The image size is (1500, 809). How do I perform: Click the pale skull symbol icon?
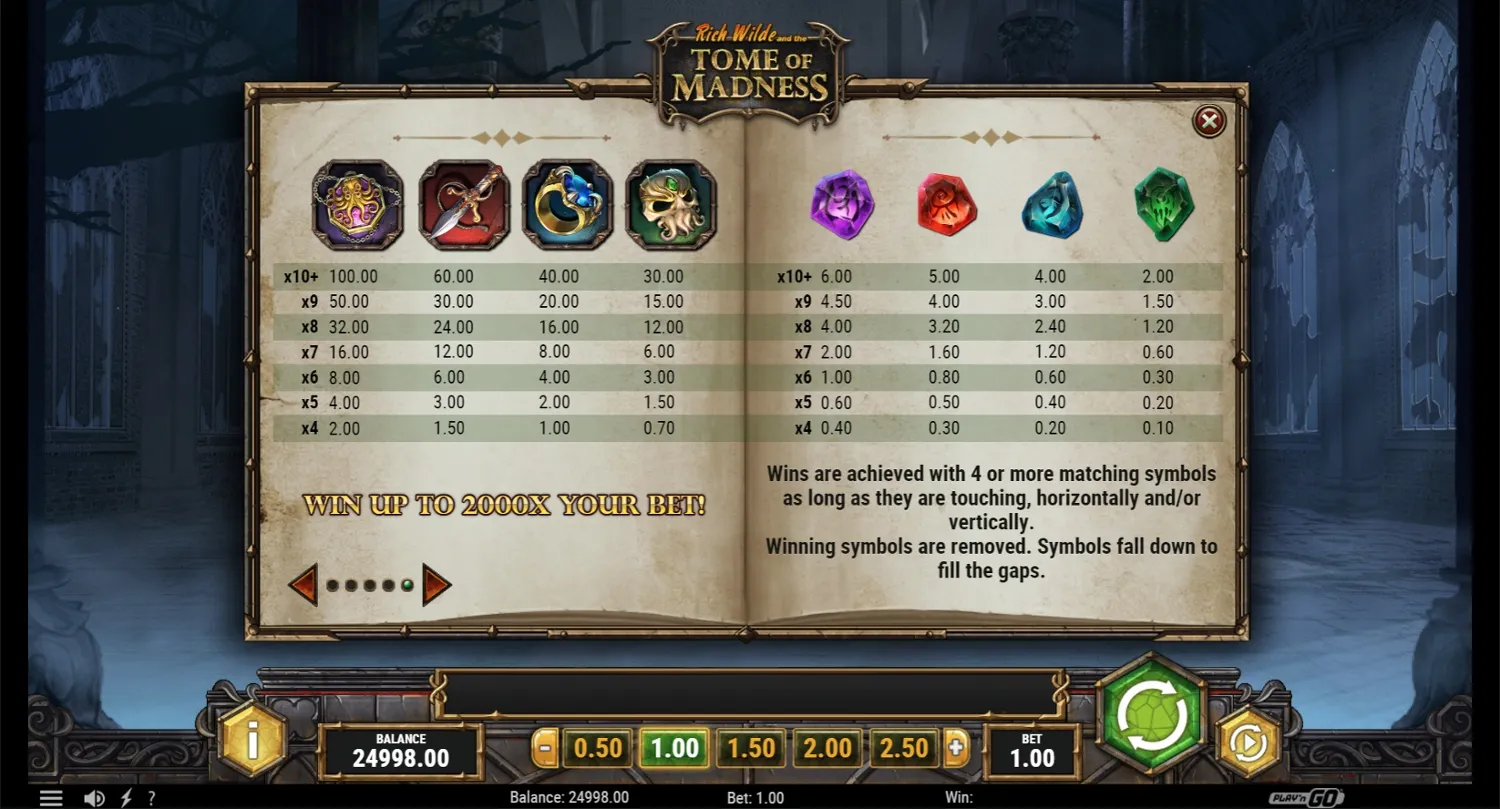point(669,203)
